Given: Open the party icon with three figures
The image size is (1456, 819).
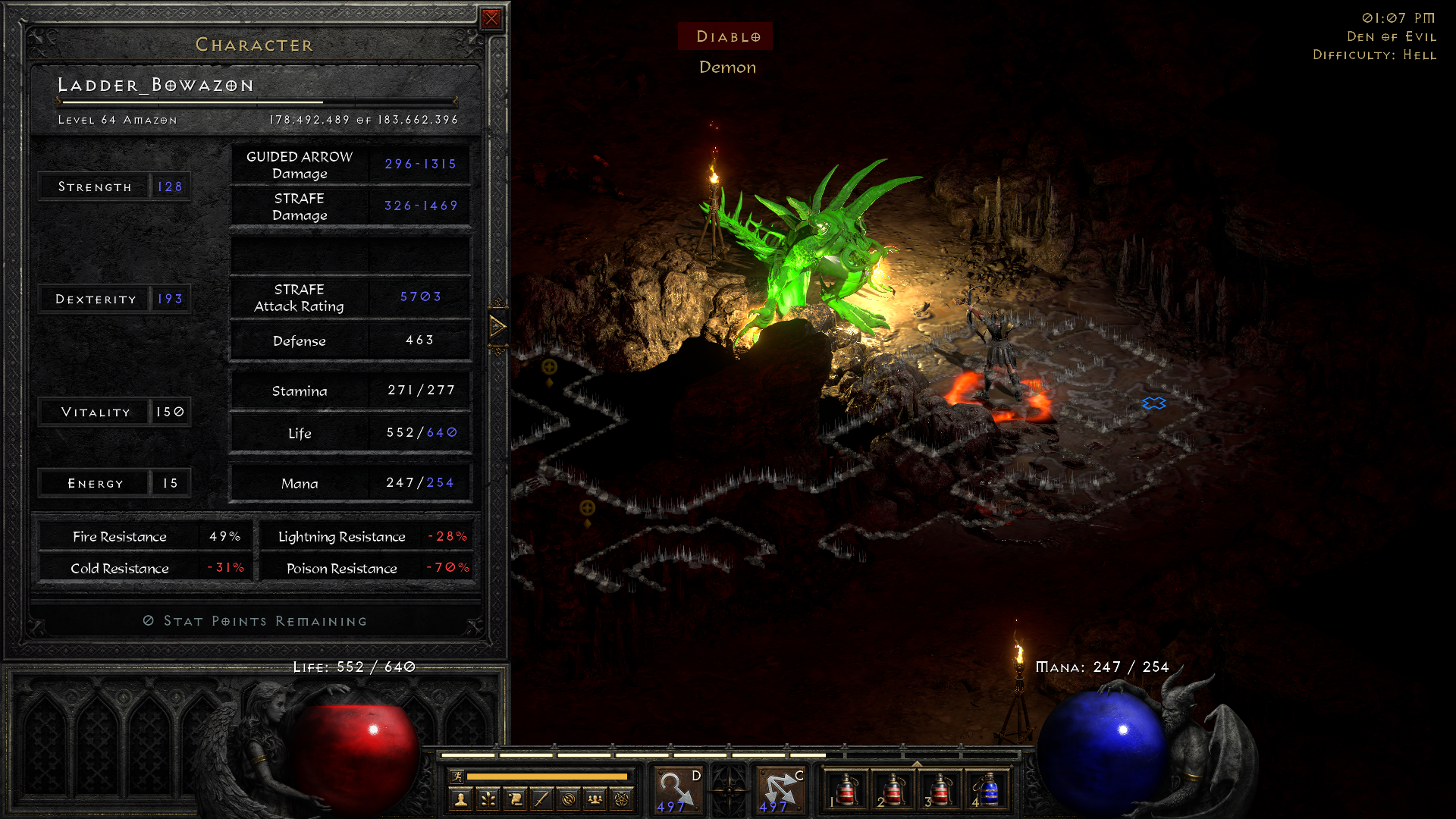Looking at the screenshot, I should (x=595, y=799).
